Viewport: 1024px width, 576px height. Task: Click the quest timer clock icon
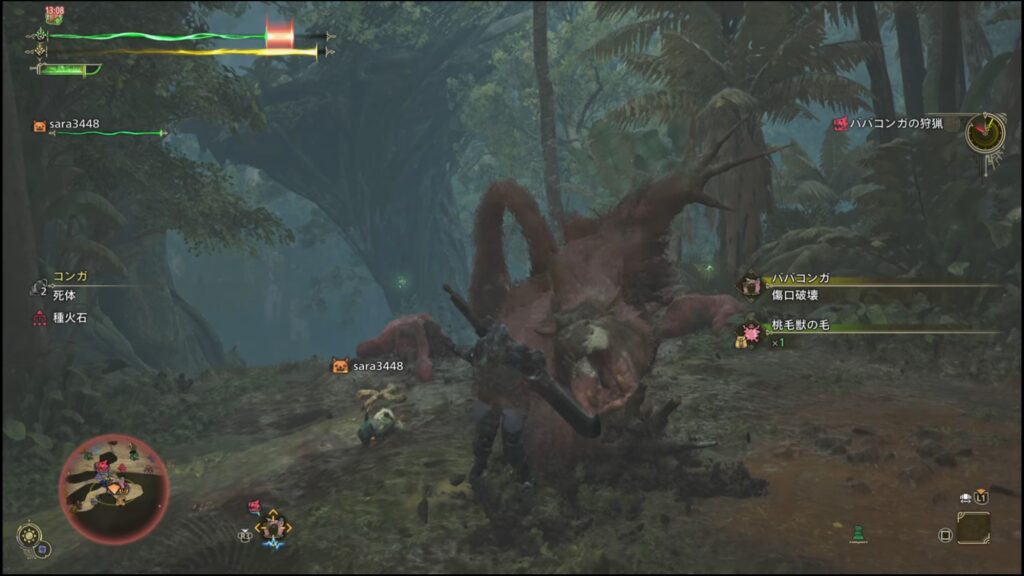[985, 132]
